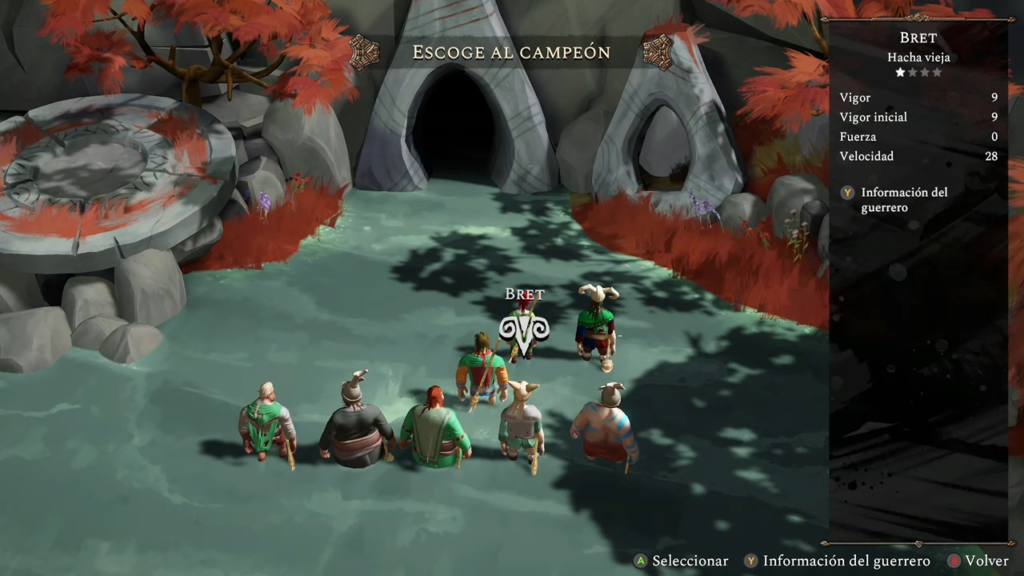Image resolution: width=1024 pixels, height=576 pixels.
Task: Open Información del guerrero in Bret's stats panel
Action: (x=903, y=199)
